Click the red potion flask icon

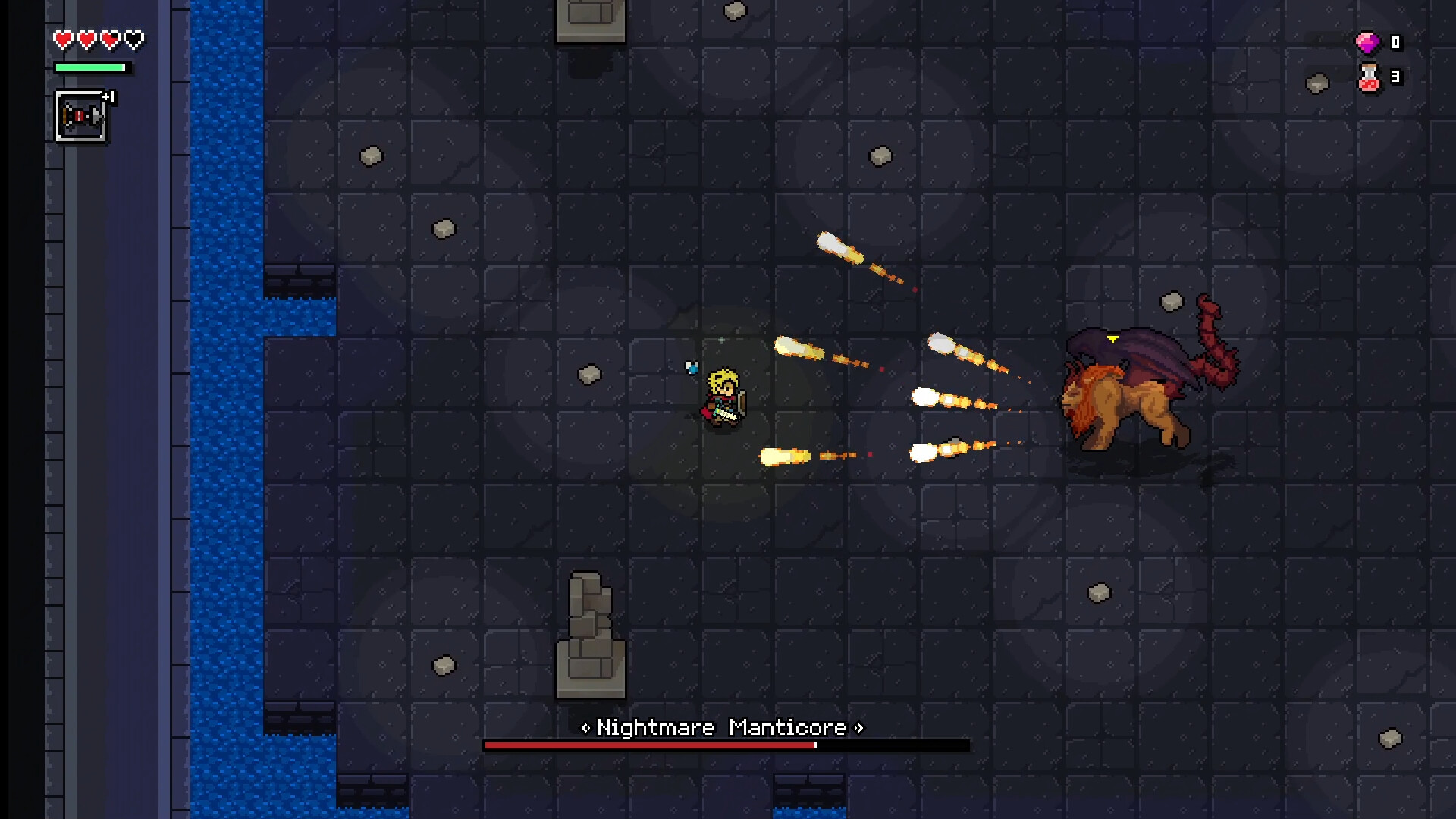point(1370,77)
